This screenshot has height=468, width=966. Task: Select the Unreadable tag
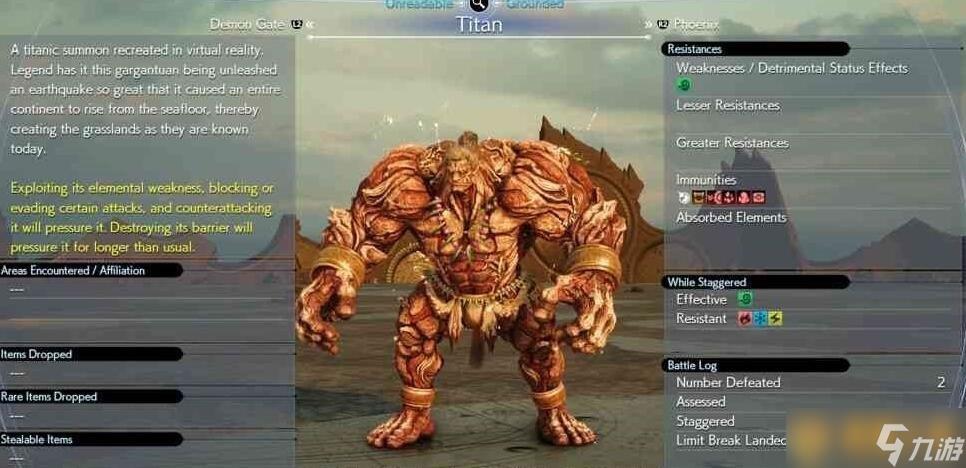pyautogui.click(x=421, y=4)
